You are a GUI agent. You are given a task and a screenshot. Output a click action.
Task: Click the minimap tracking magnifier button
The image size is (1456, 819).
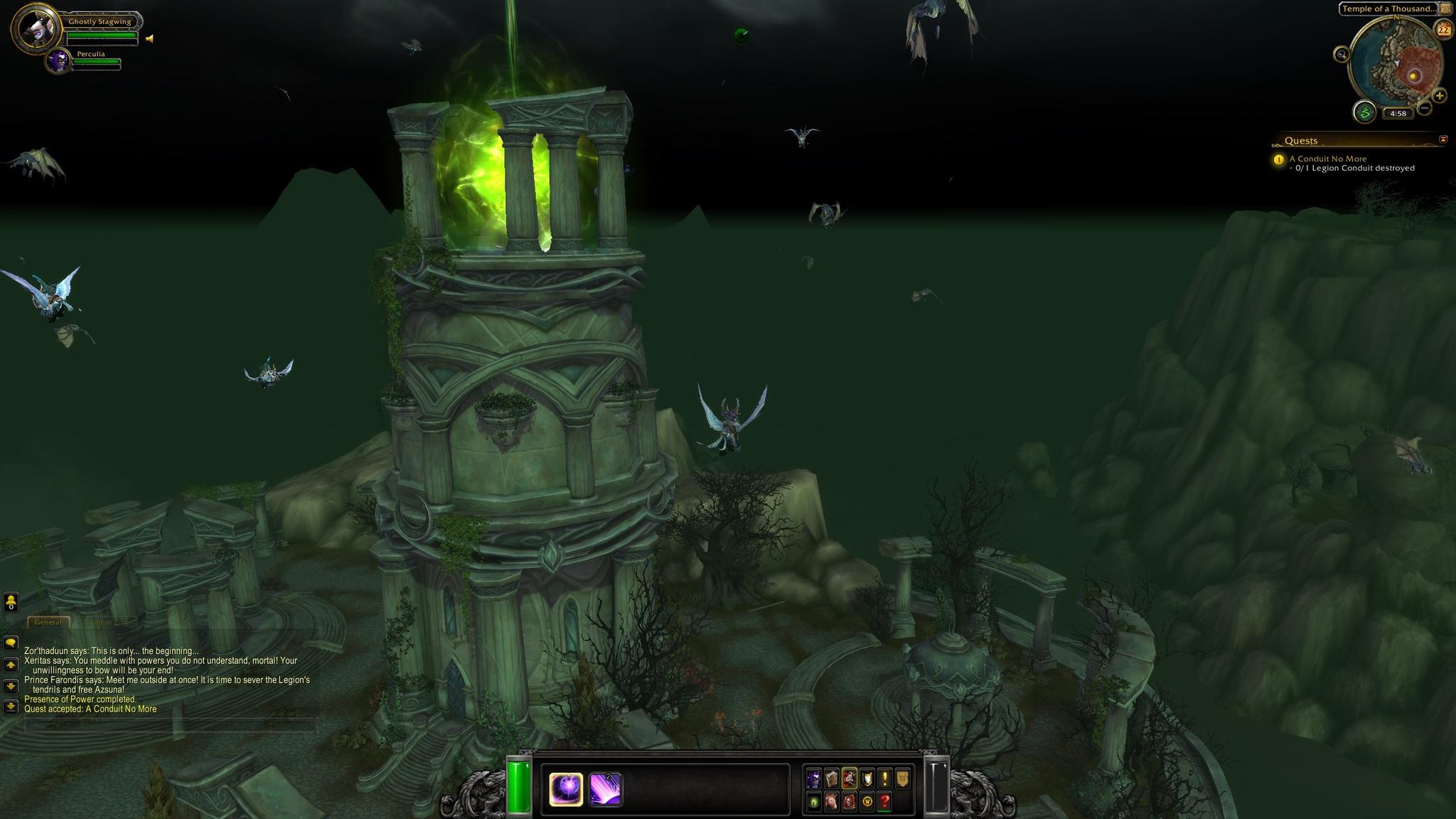(x=1342, y=54)
